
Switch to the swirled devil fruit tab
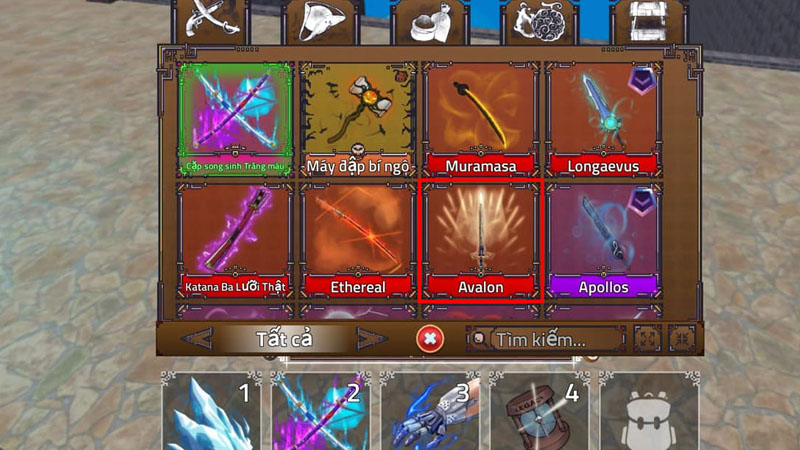[x=539, y=22]
